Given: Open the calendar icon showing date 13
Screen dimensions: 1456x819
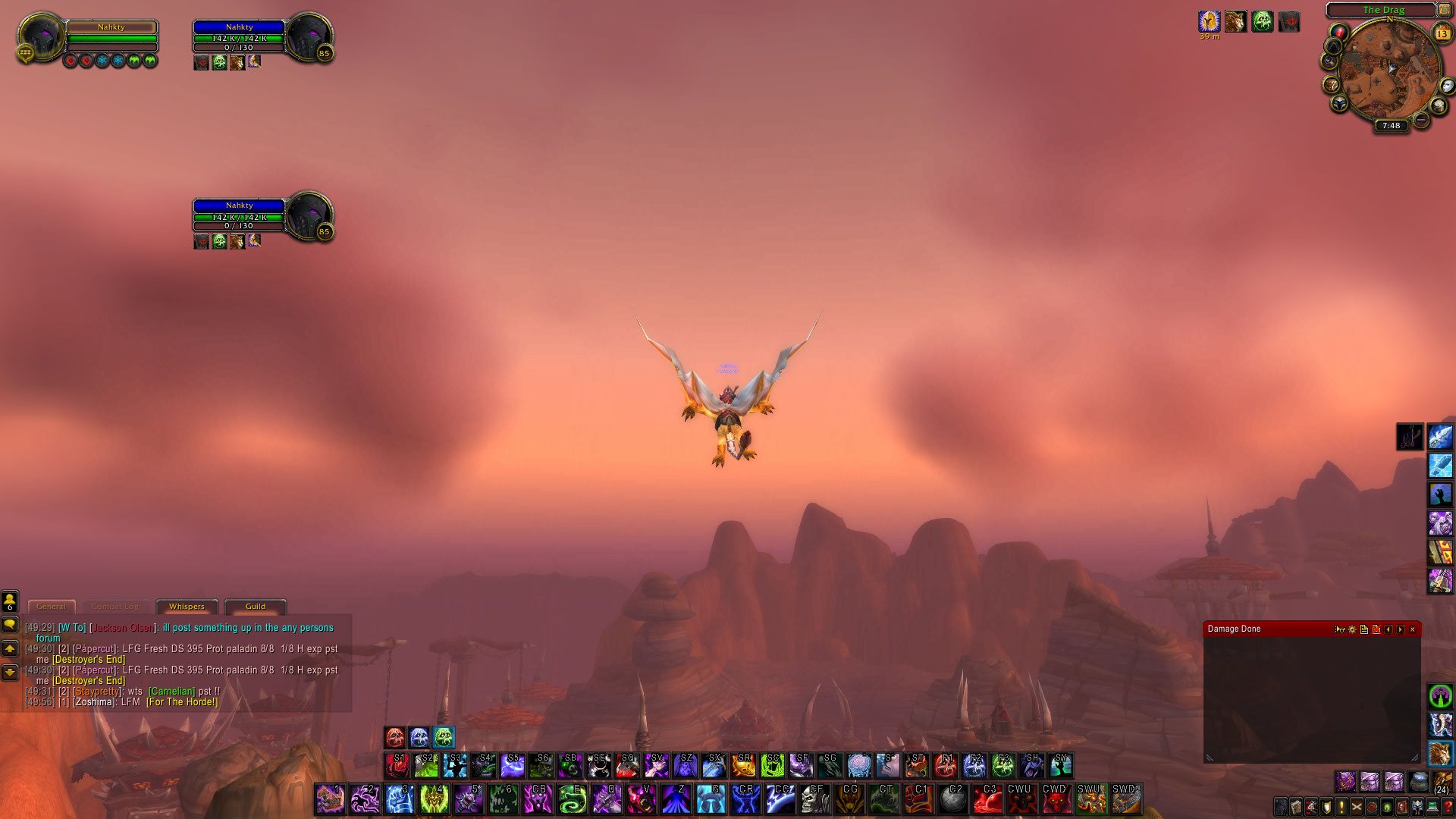Looking at the screenshot, I should tap(1442, 33).
